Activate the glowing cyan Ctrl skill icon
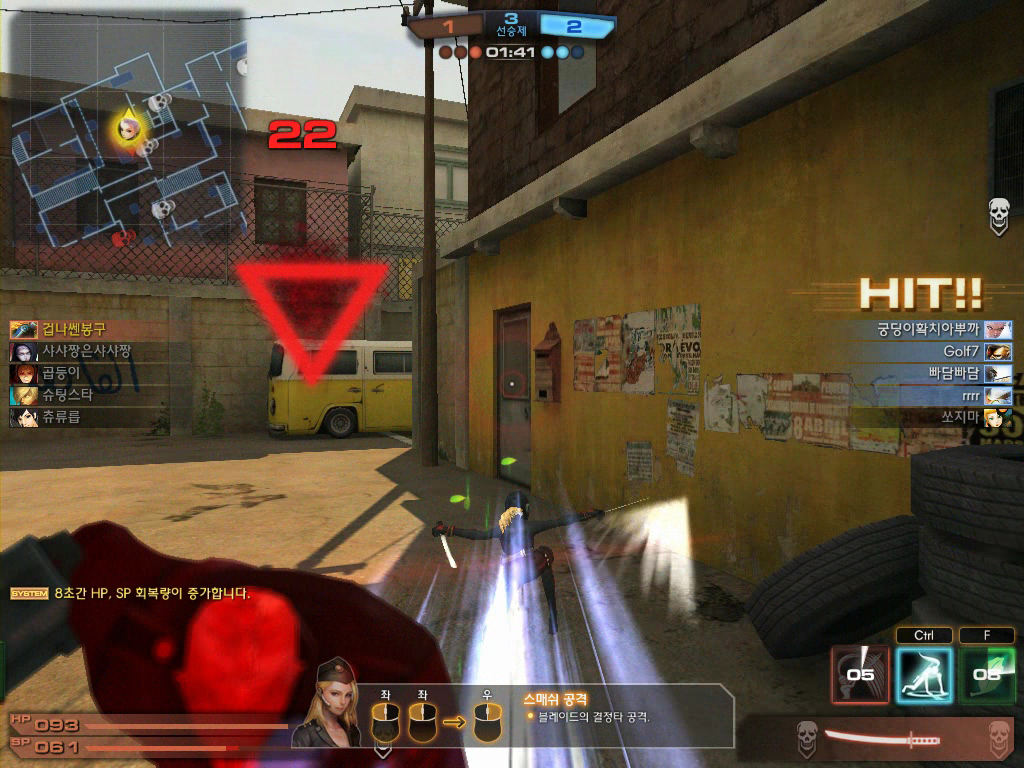This screenshot has width=1024, height=768. click(x=923, y=673)
